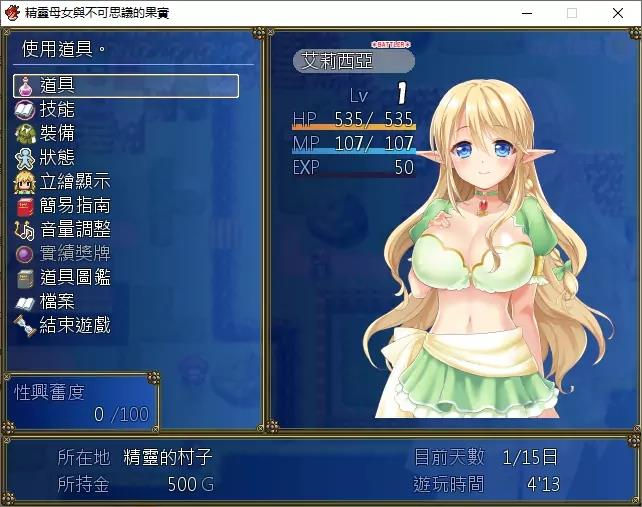Open 立繪顯示 portrait display option
642x507 pixels.
point(74,181)
